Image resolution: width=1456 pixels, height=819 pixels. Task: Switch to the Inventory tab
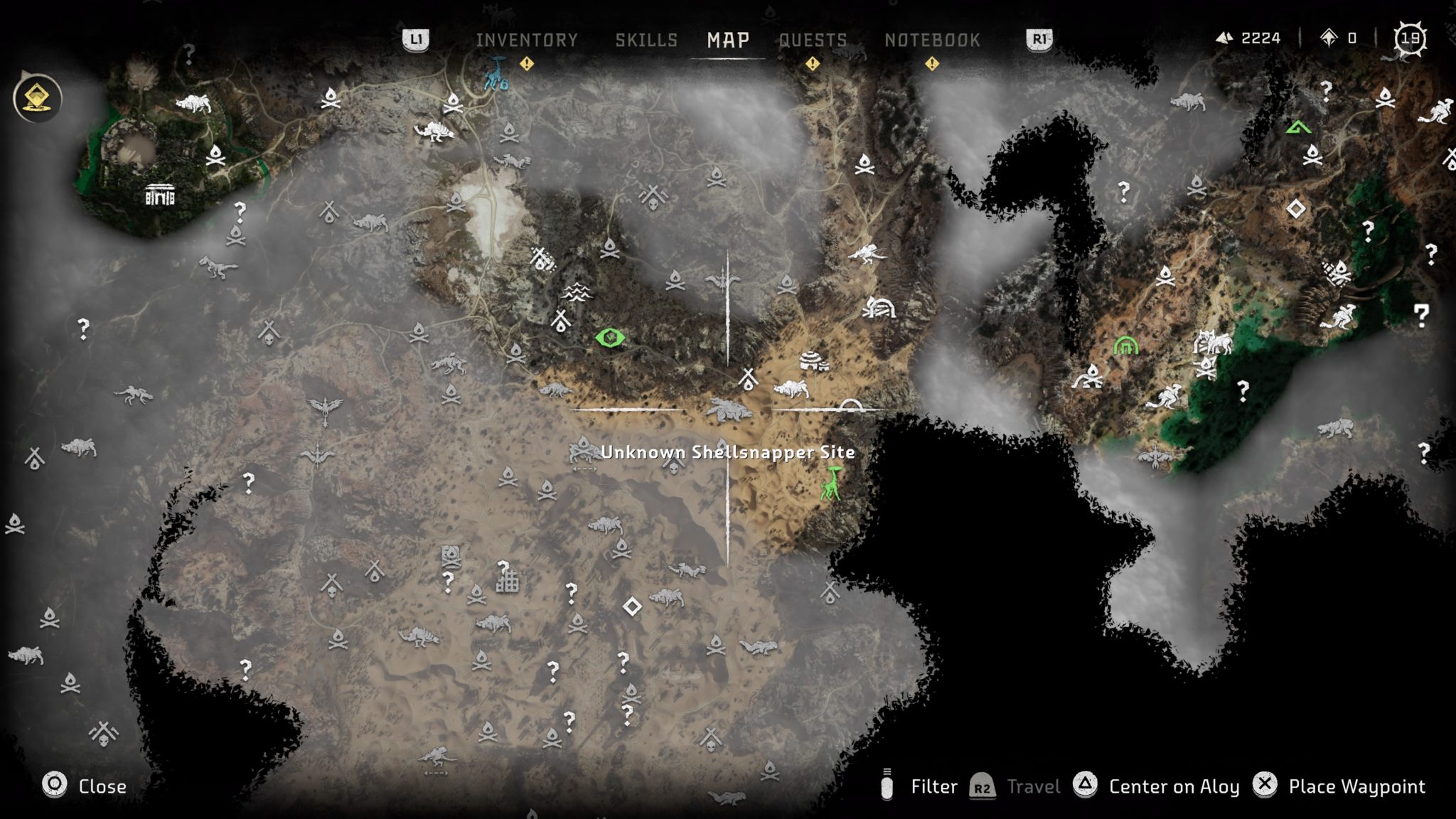(527, 41)
